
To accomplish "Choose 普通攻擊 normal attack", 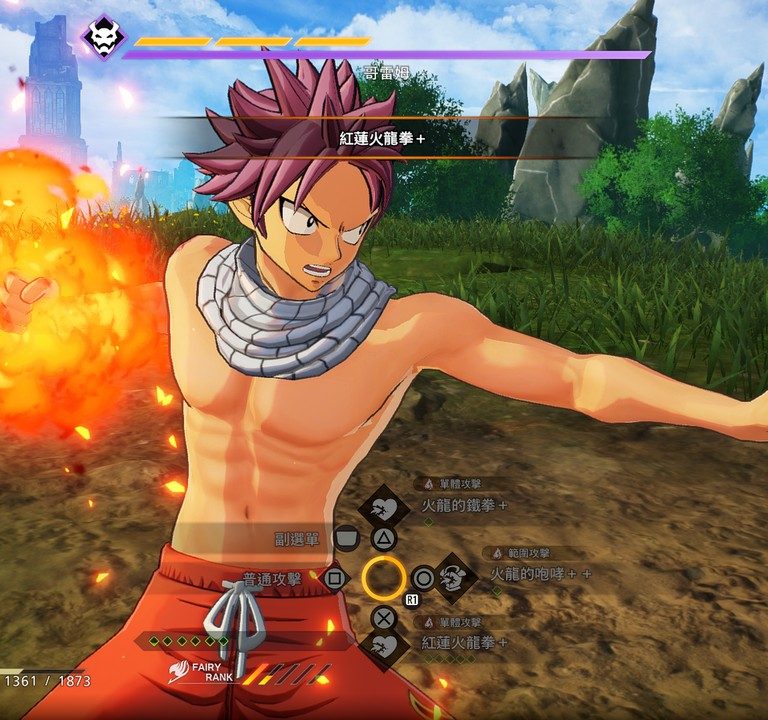I will pyautogui.click(x=272, y=579).
